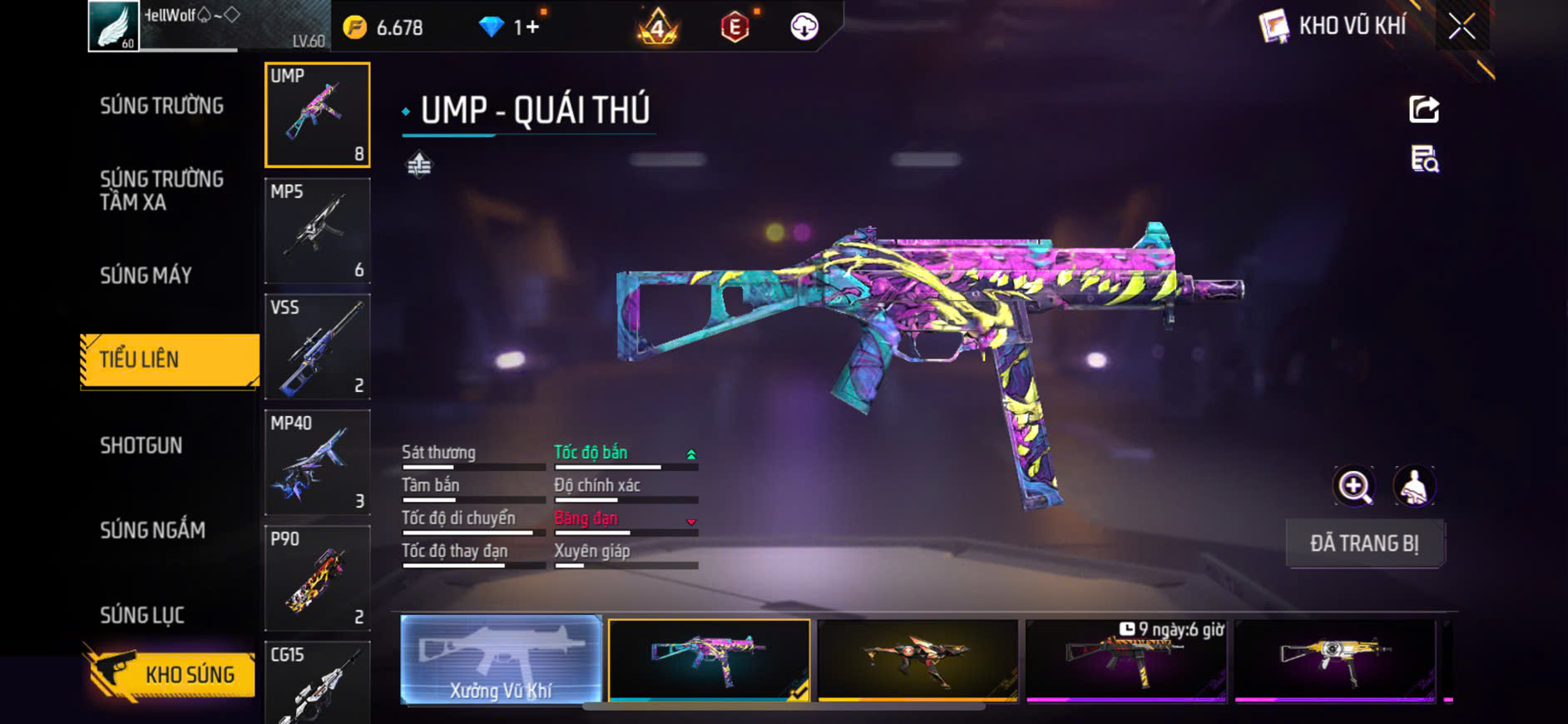This screenshot has height=724, width=1568.
Task: Open Súng Trường Tầm Xa category
Action: [161, 191]
